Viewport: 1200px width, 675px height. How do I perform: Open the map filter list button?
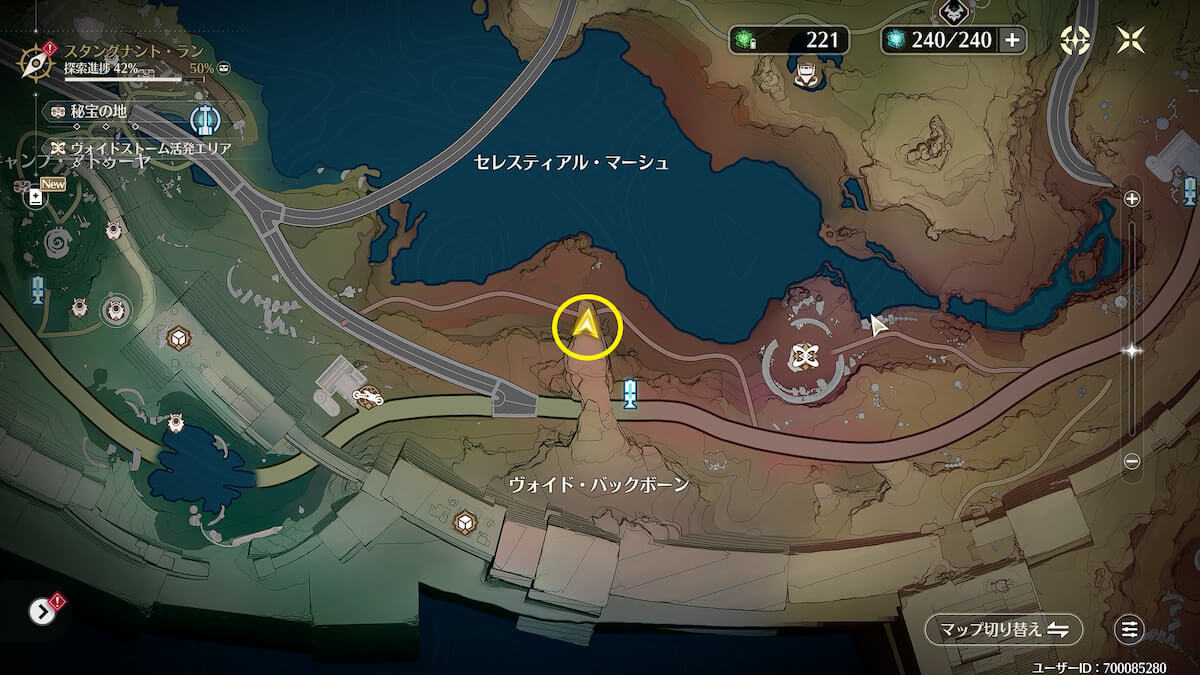[1129, 629]
